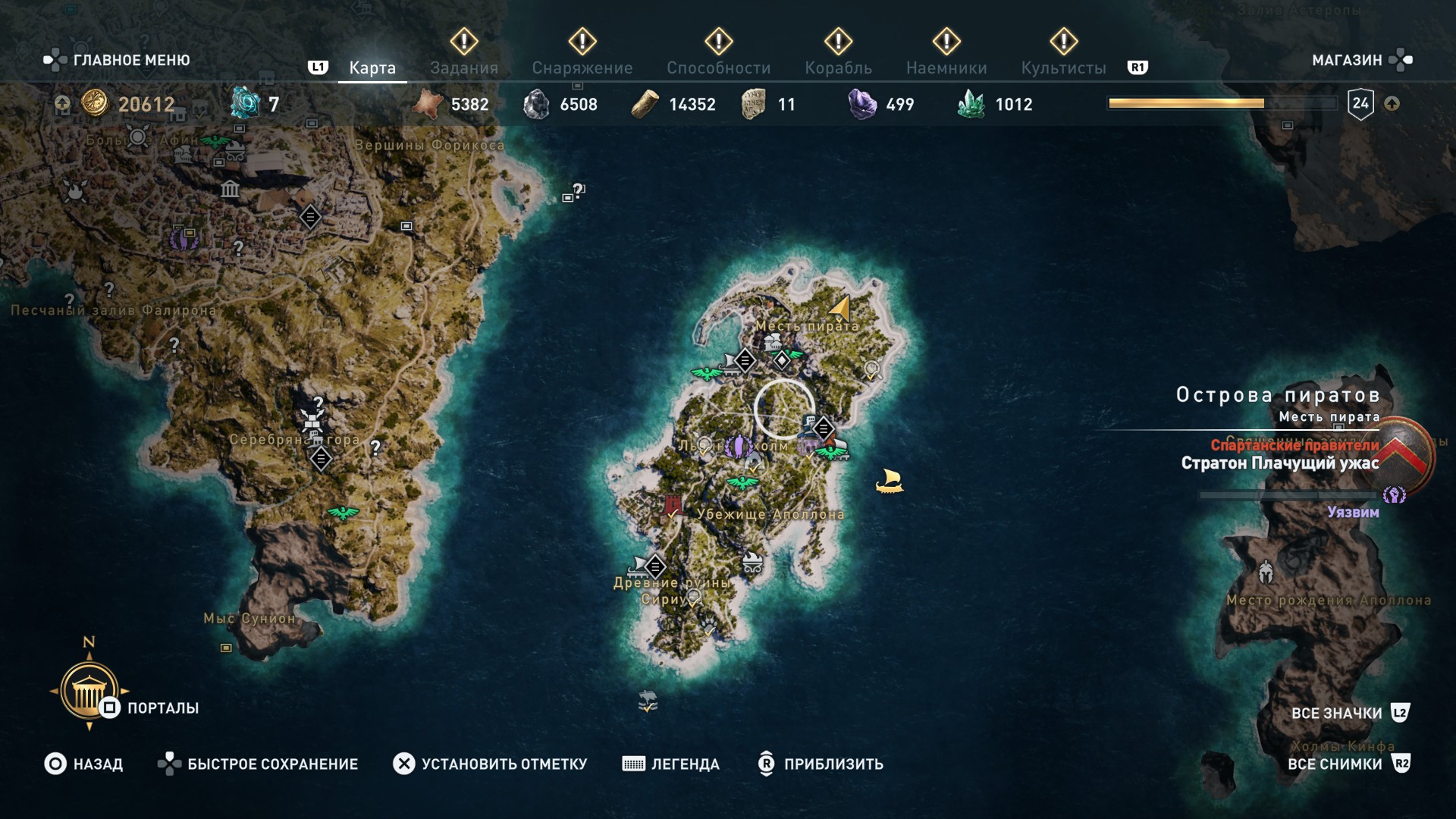Viewport: 1456px width, 819px height.
Task: Choose БЫСТРОЕ СОХРАНЕНИЕ quick save
Action: click(x=258, y=764)
